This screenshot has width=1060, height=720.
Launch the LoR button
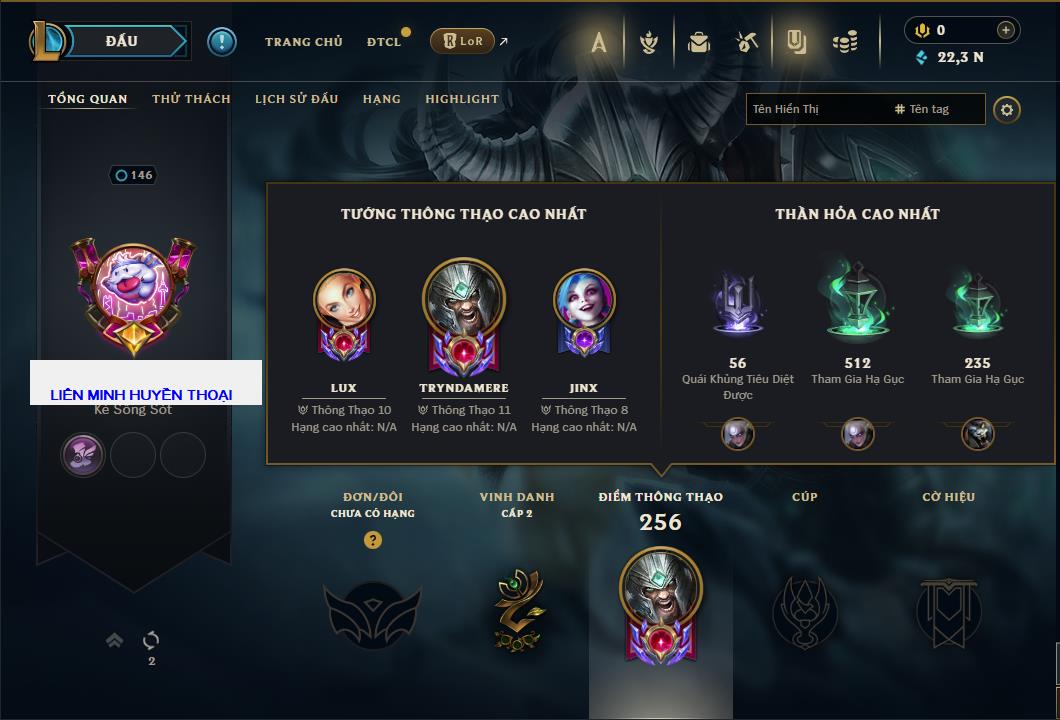462,41
